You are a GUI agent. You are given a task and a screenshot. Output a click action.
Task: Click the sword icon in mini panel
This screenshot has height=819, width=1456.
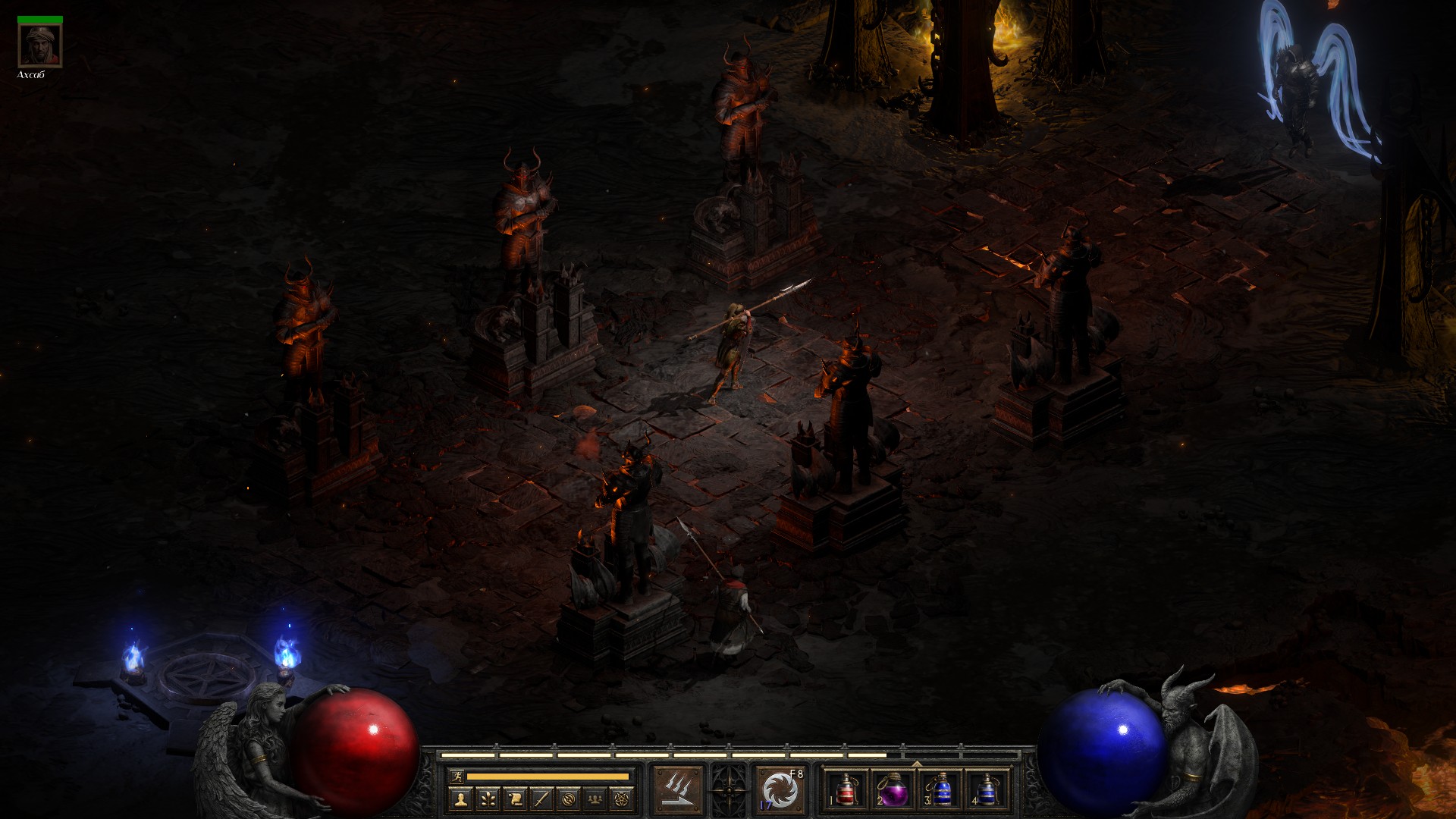[541, 799]
